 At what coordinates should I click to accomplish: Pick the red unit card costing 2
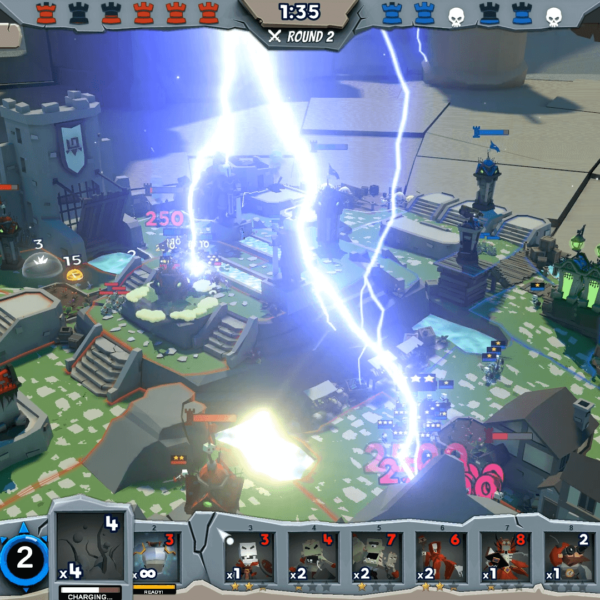pyautogui.click(x=568, y=557)
